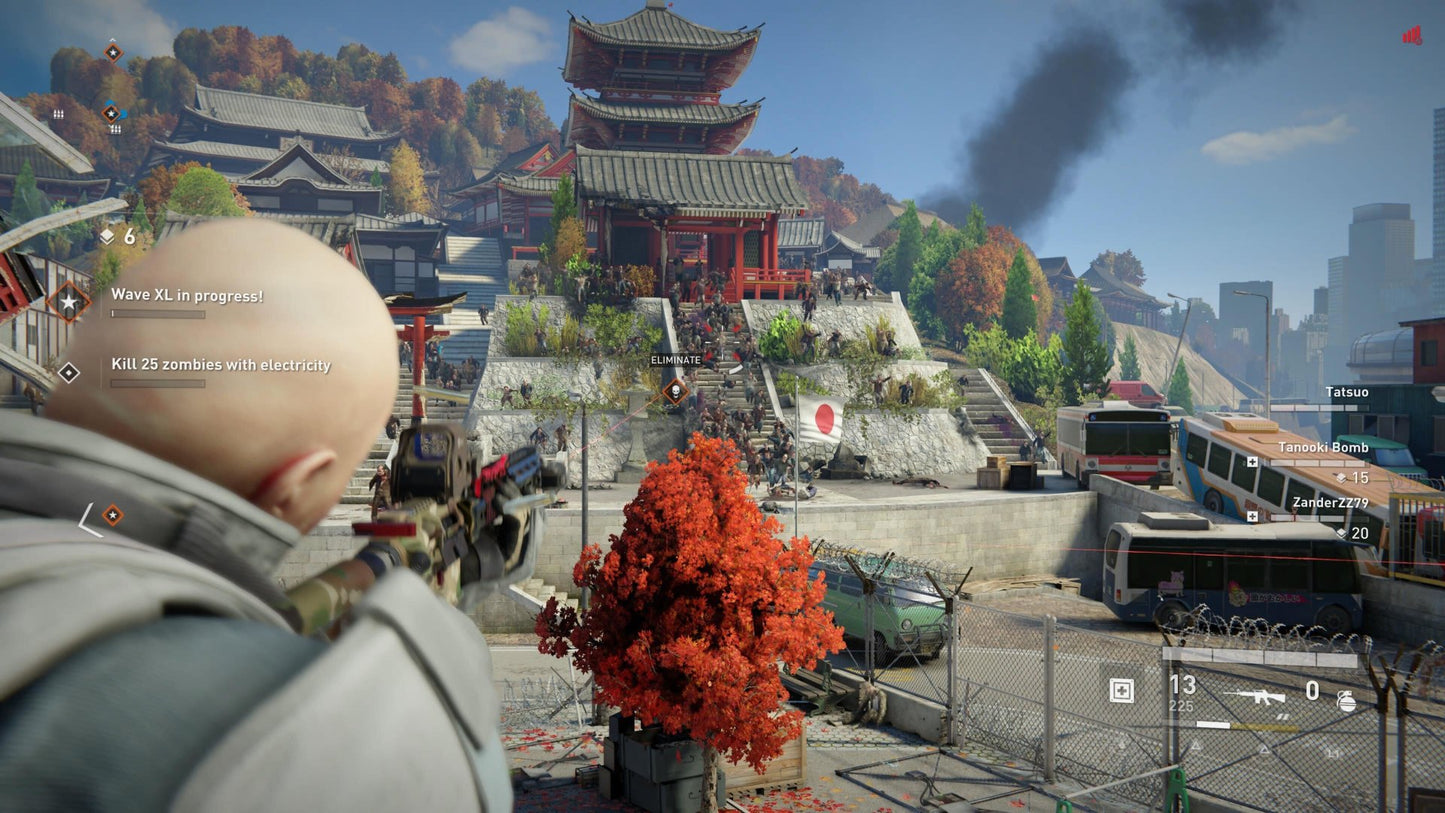
Task: Select the ZanderZZ79 player name
Action: (x=1331, y=503)
